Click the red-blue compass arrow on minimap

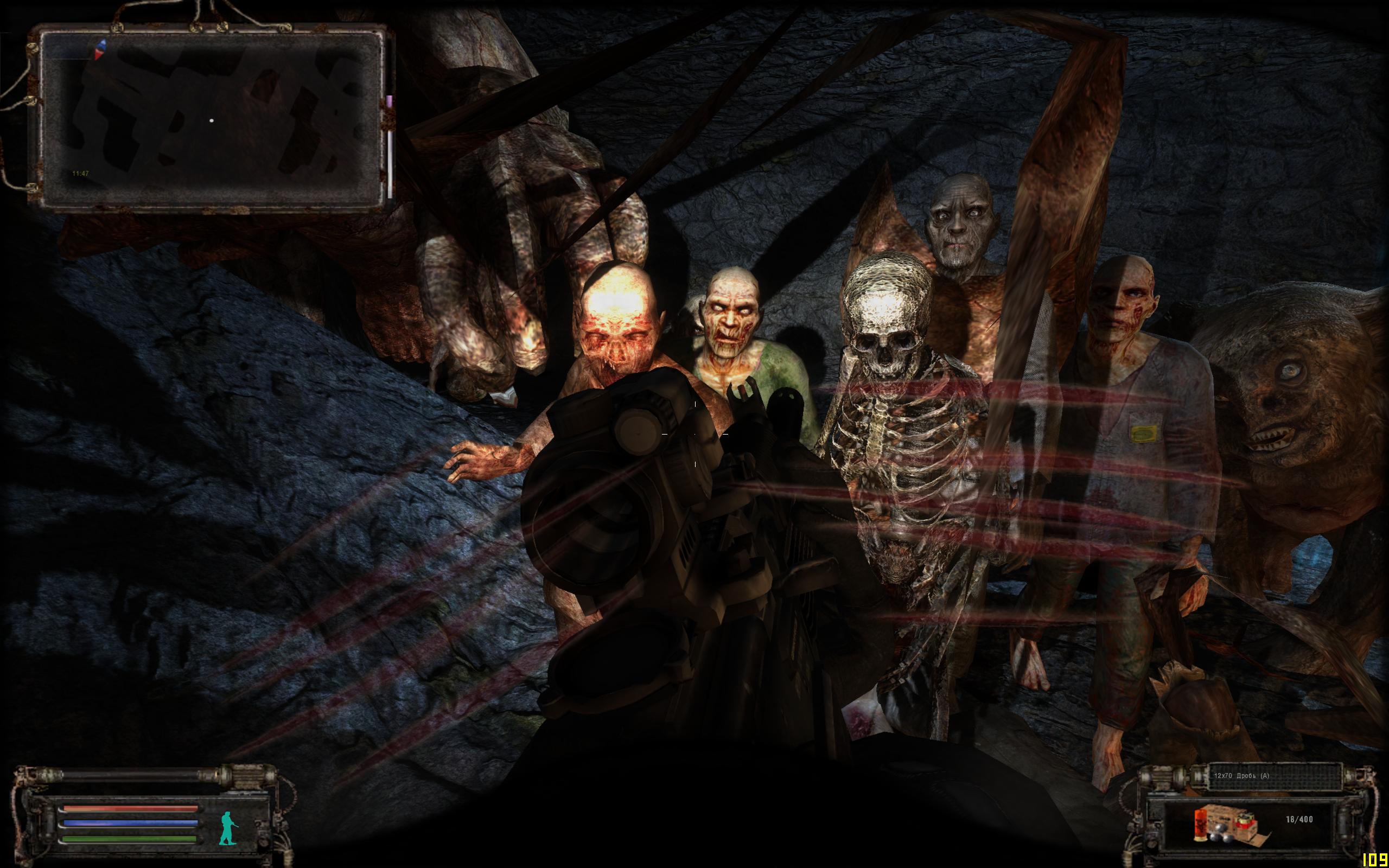click(100, 49)
